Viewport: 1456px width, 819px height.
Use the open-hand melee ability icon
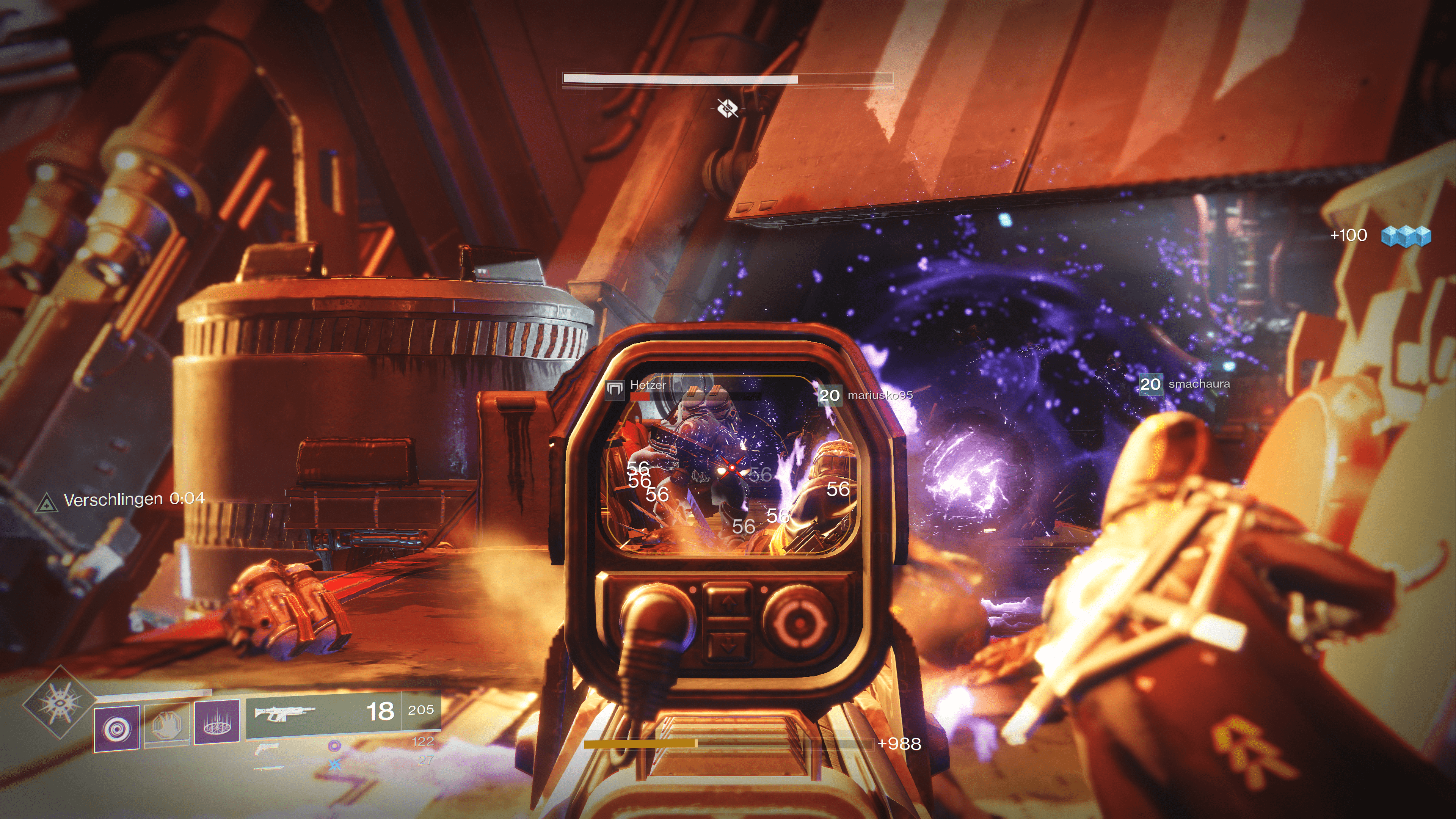click(167, 726)
